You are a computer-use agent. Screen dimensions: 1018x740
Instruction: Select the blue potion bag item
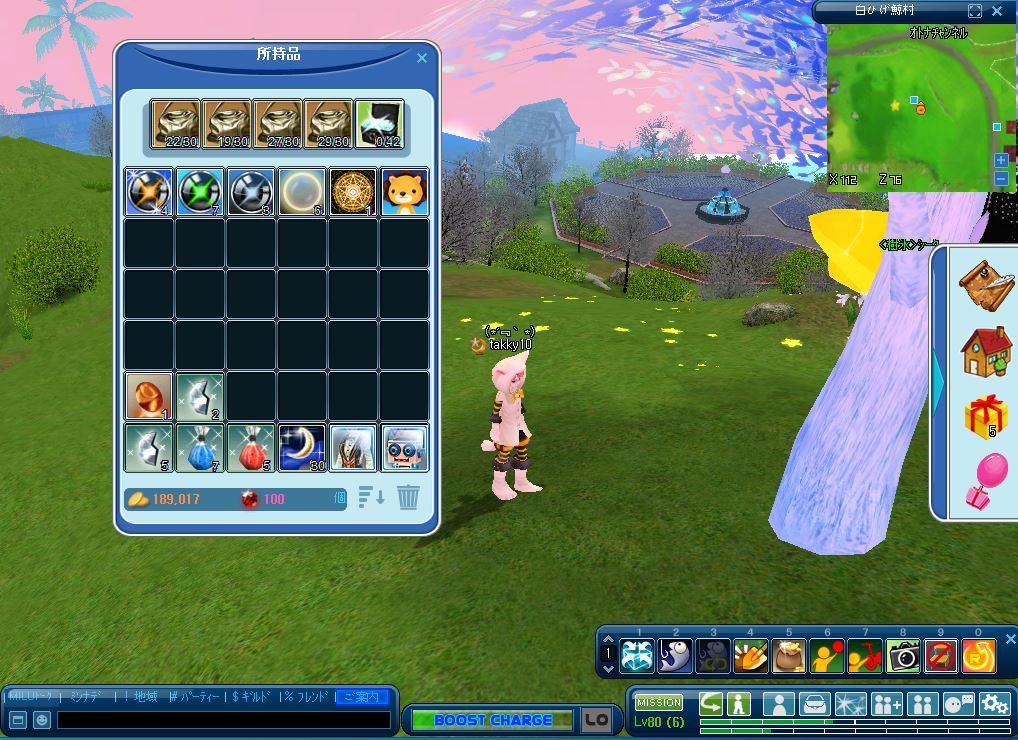(x=200, y=447)
